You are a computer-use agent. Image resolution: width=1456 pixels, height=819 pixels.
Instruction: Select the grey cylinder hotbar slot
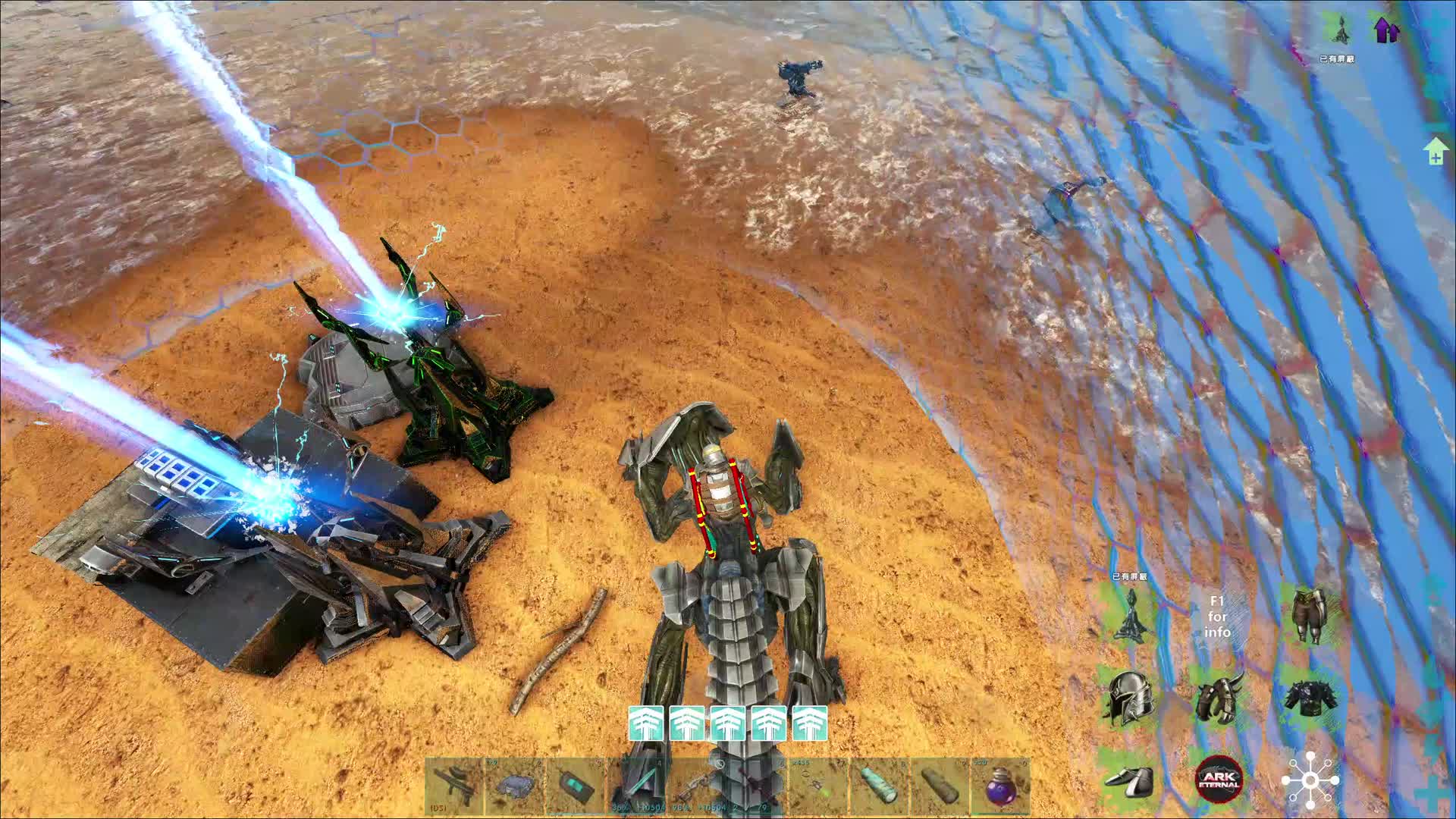[x=940, y=786]
